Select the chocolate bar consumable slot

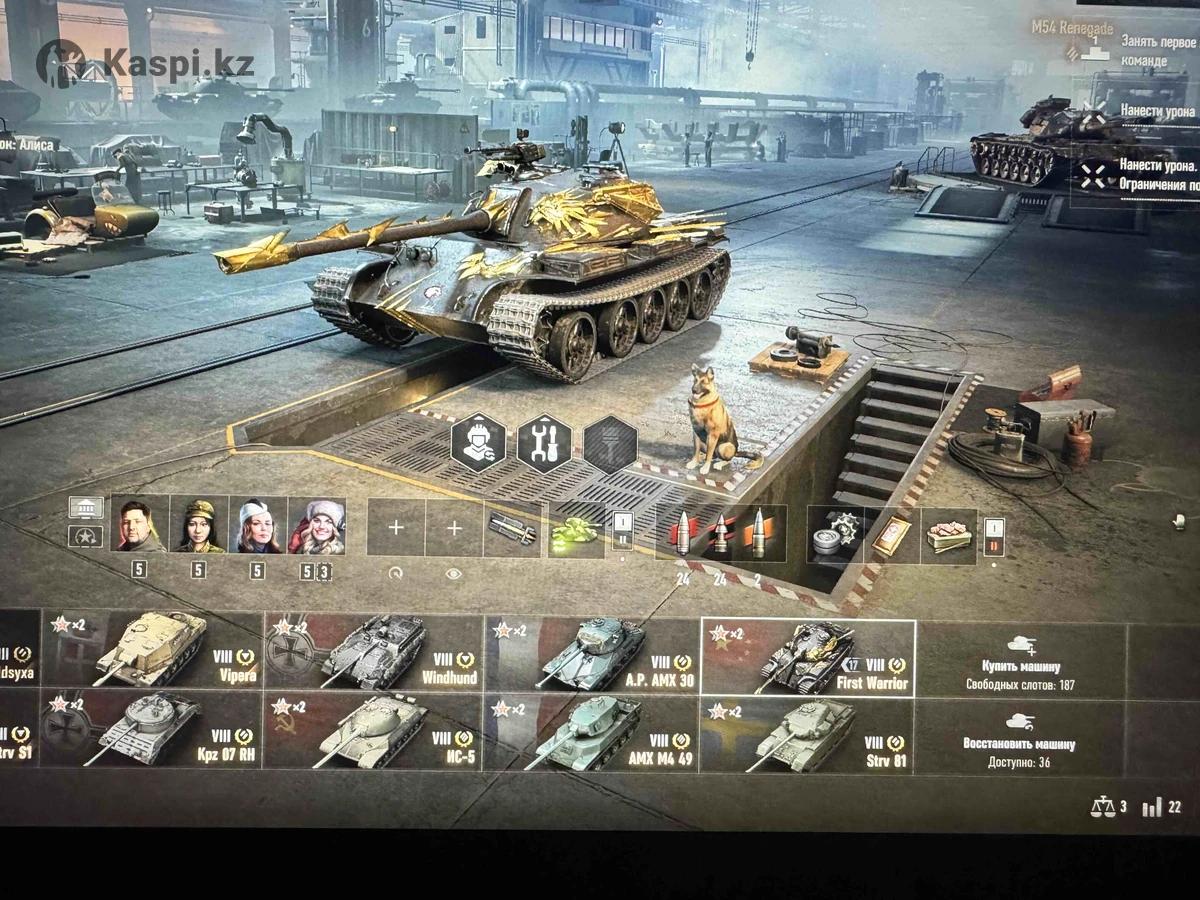[948, 534]
